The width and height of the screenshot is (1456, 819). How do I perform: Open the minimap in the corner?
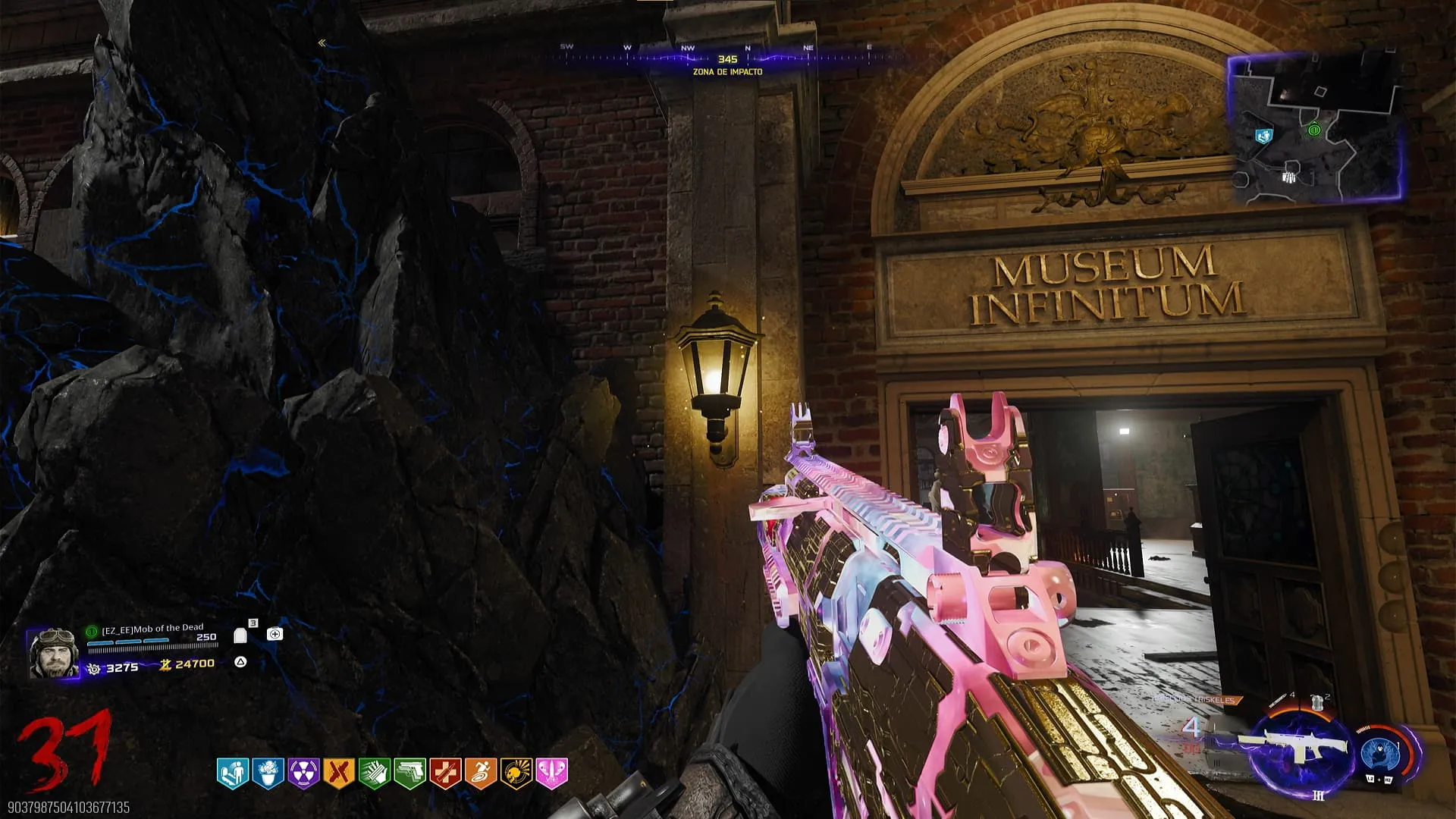pyautogui.click(x=1314, y=130)
